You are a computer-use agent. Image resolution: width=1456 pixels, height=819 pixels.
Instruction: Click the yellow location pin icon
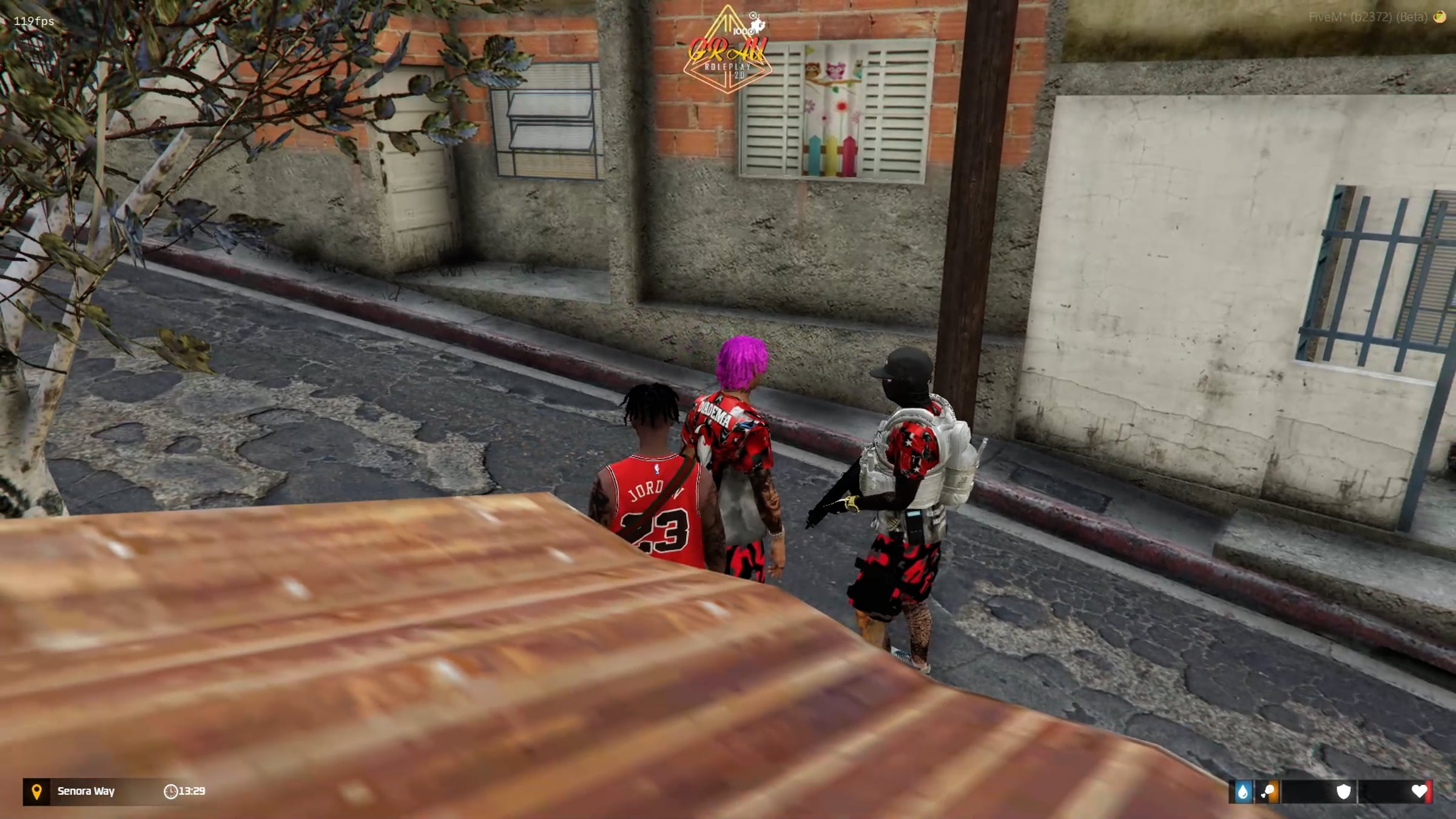36,792
